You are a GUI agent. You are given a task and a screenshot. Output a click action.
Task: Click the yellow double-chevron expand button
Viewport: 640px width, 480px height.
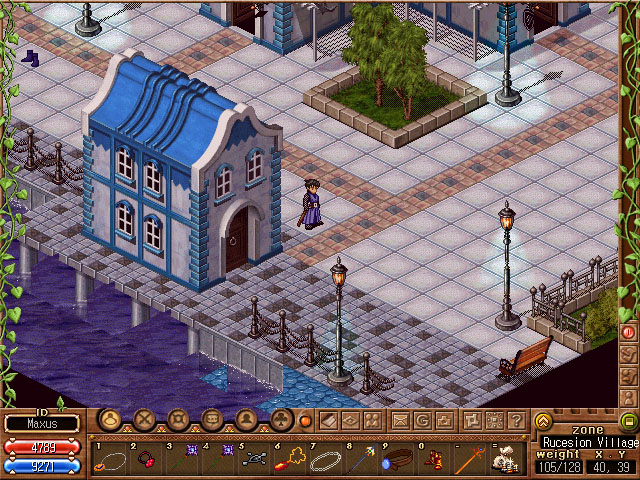[544, 421]
